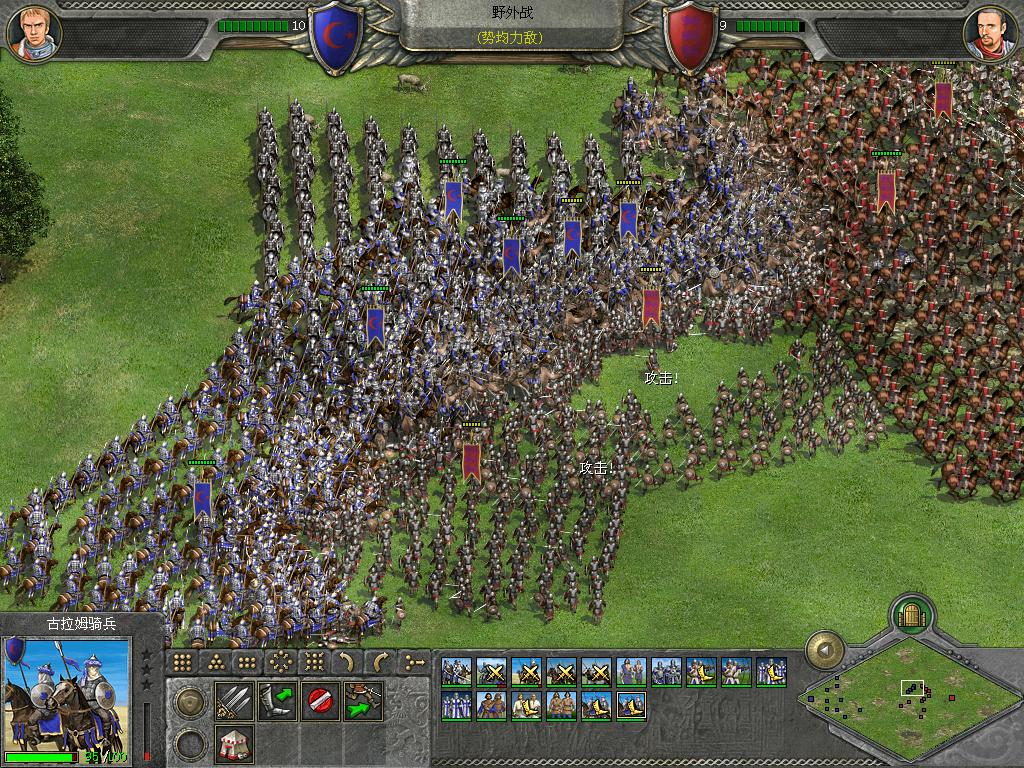Choose the running soldier charge command
This screenshot has width=1024, height=768.
tap(362, 700)
